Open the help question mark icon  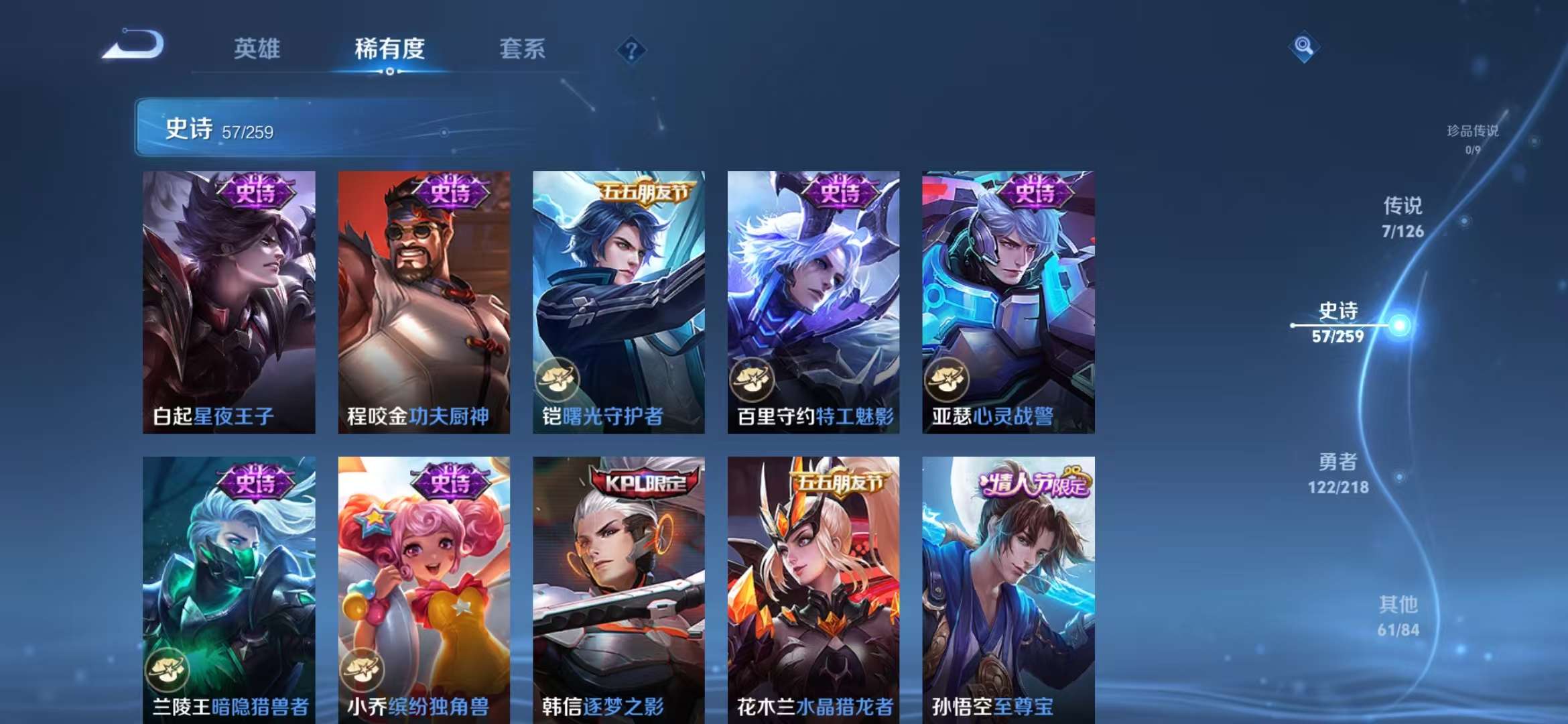[631, 48]
